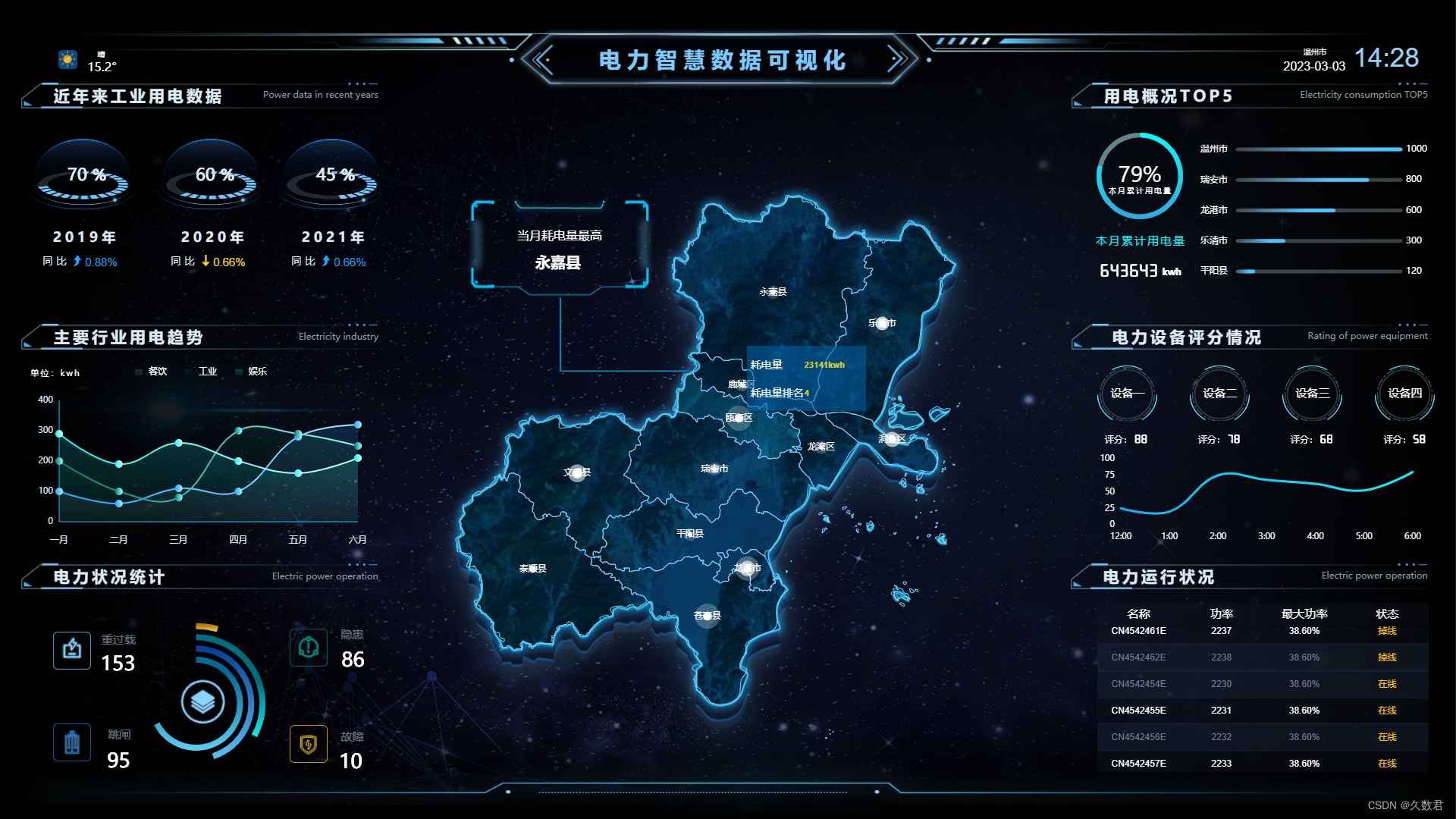This screenshot has height=819, width=1456.
Task: Open the 重过载 statistic icon
Action: 72,650
